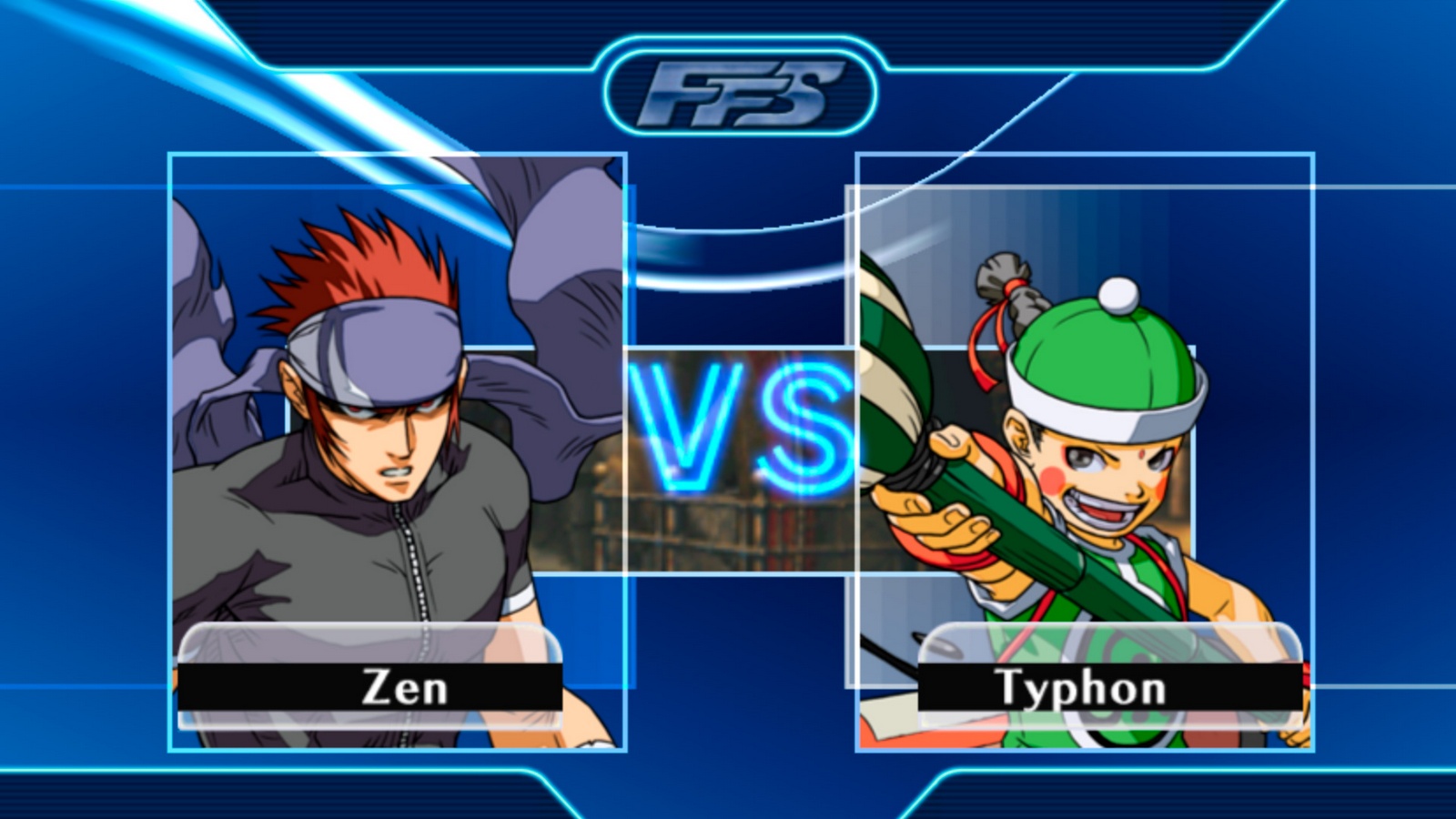
Task: Click the Typhon name plate
Action: (x=1109, y=687)
